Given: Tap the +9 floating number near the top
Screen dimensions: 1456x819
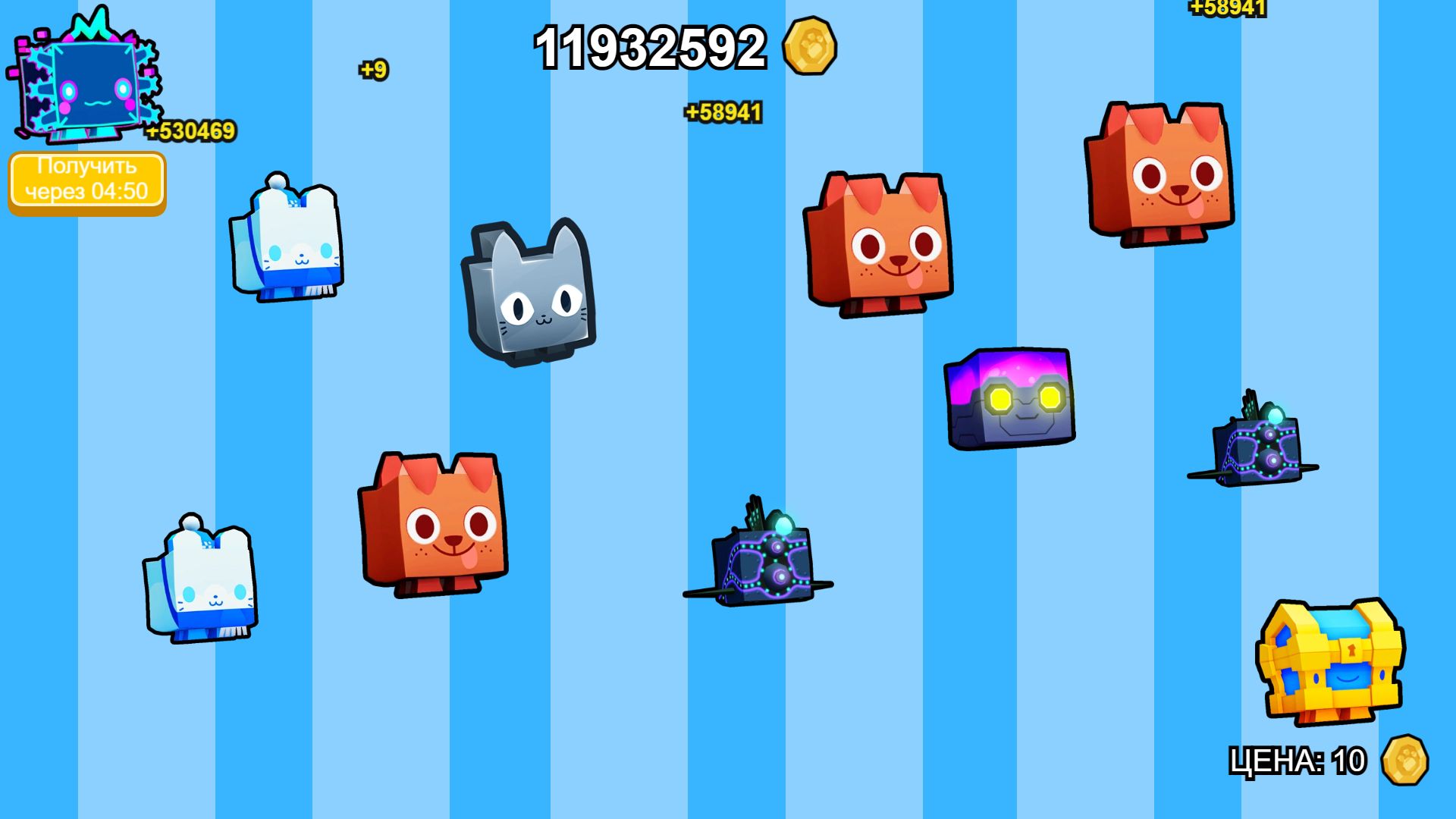Looking at the screenshot, I should click(x=372, y=71).
